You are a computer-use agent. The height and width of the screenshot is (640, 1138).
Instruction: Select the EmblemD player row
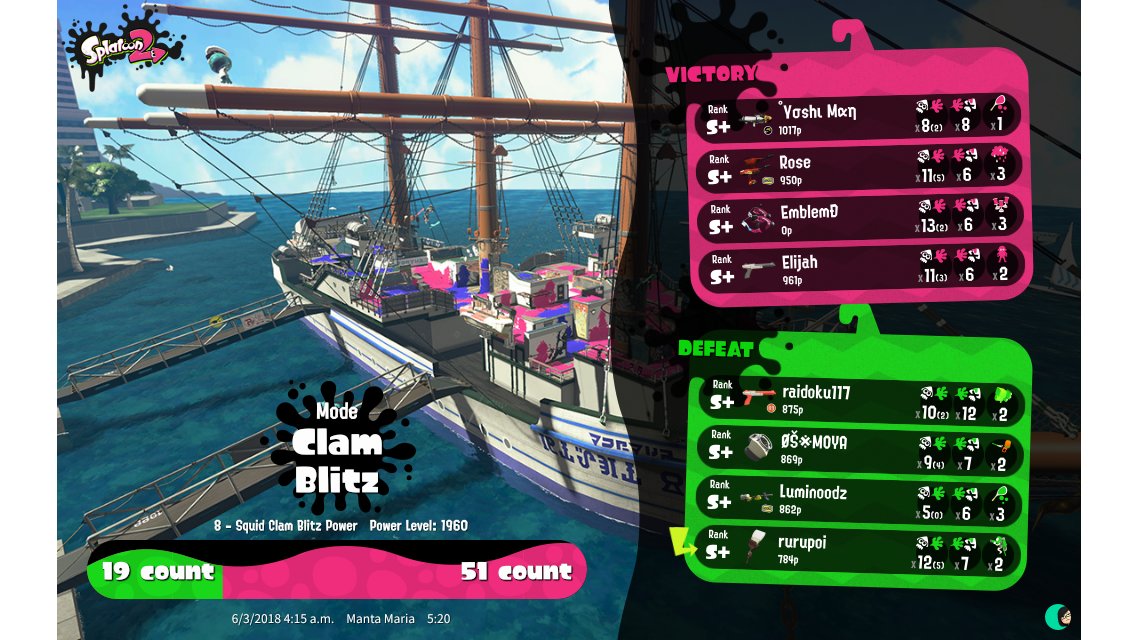pyautogui.click(x=860, y=218)
